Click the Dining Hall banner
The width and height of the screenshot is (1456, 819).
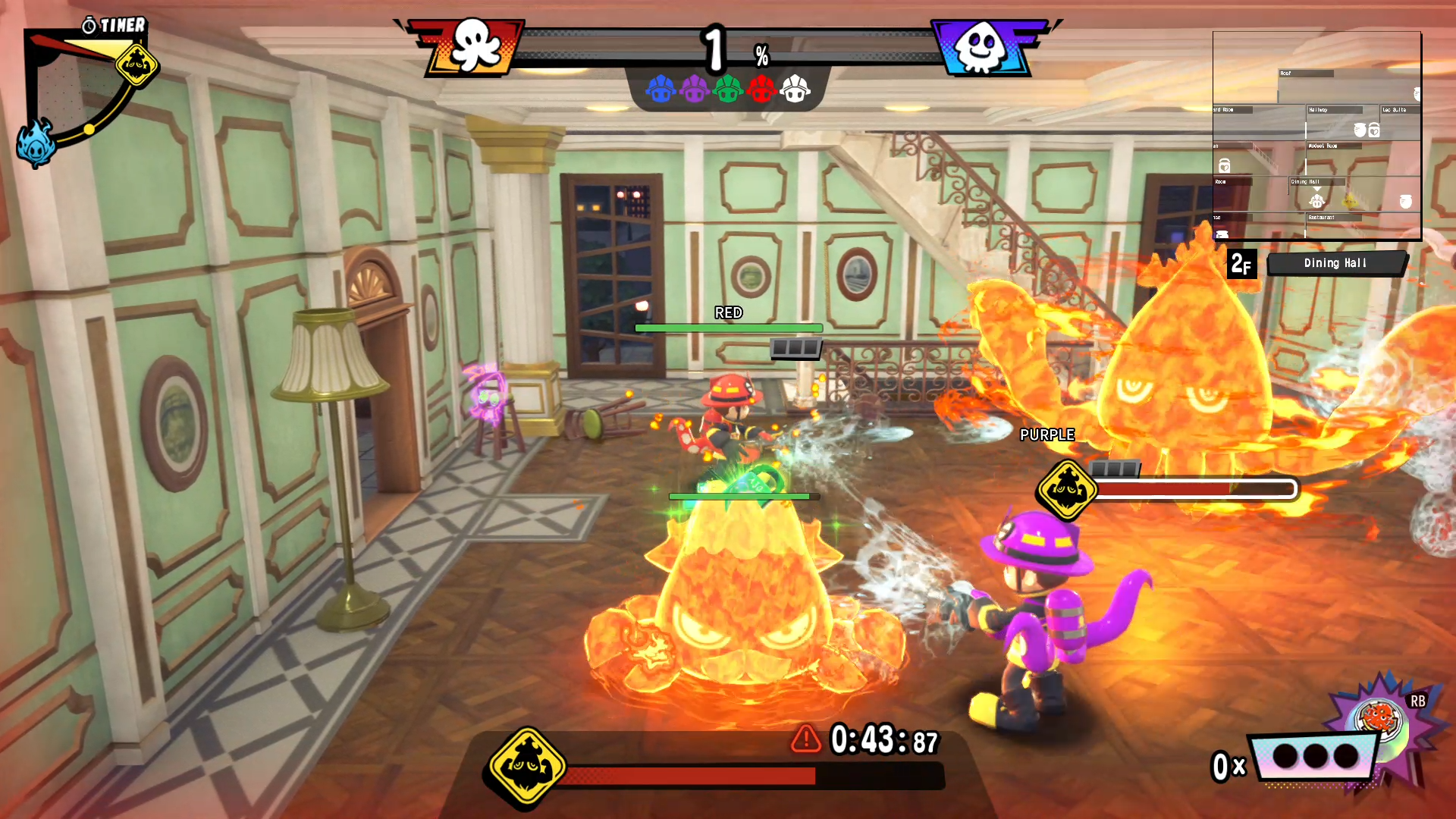(1337, 263)
